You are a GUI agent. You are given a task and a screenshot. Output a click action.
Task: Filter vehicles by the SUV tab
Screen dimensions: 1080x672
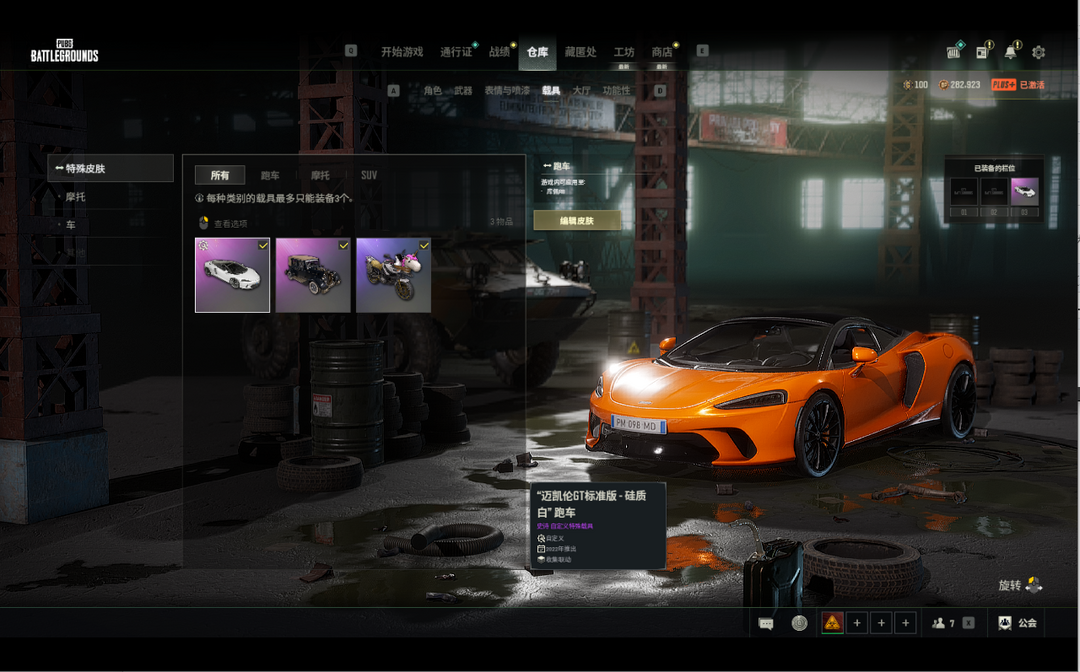[x=369, y=175]
